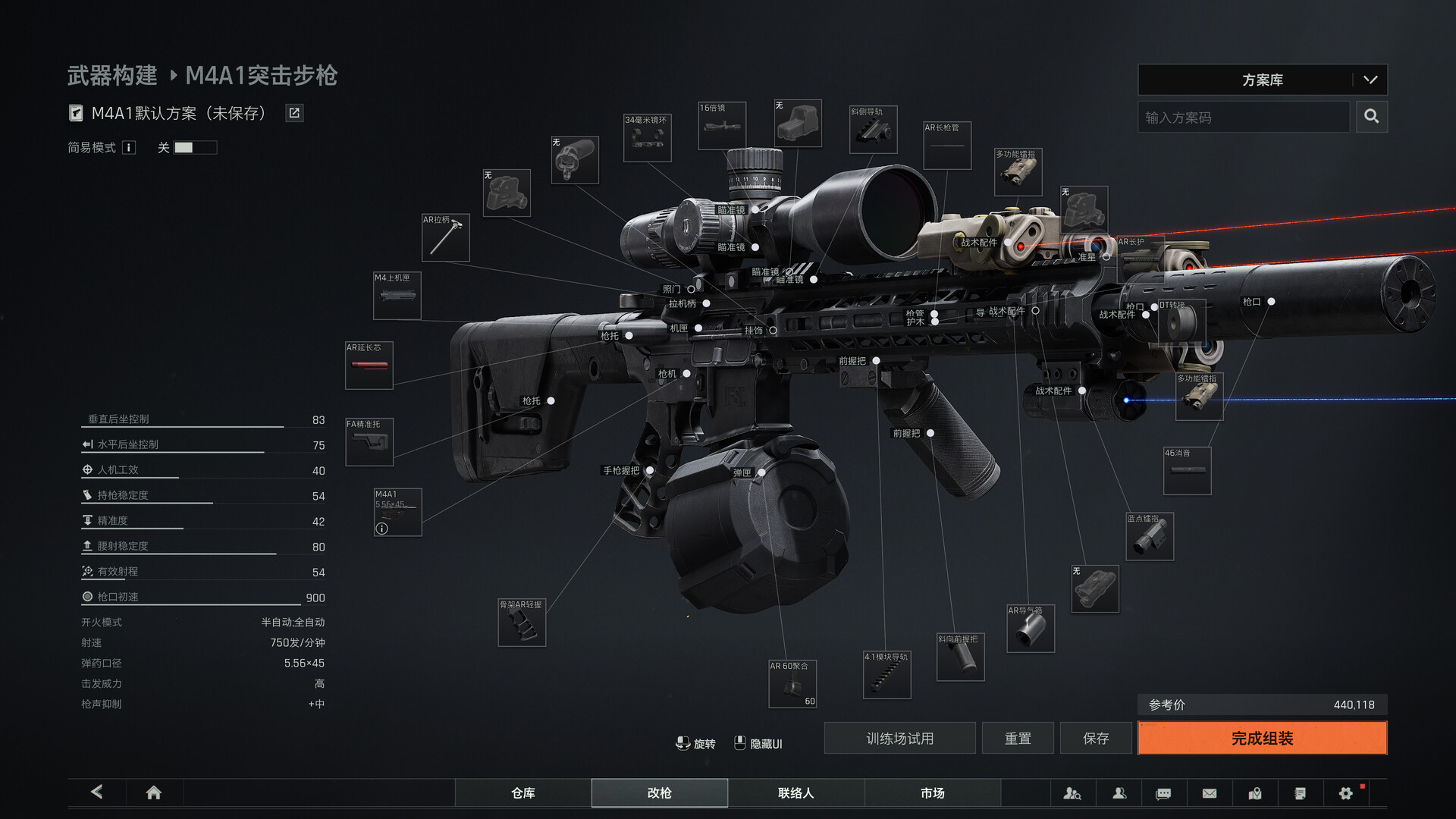Switch to the 仓库 tab

pos(523,792)
